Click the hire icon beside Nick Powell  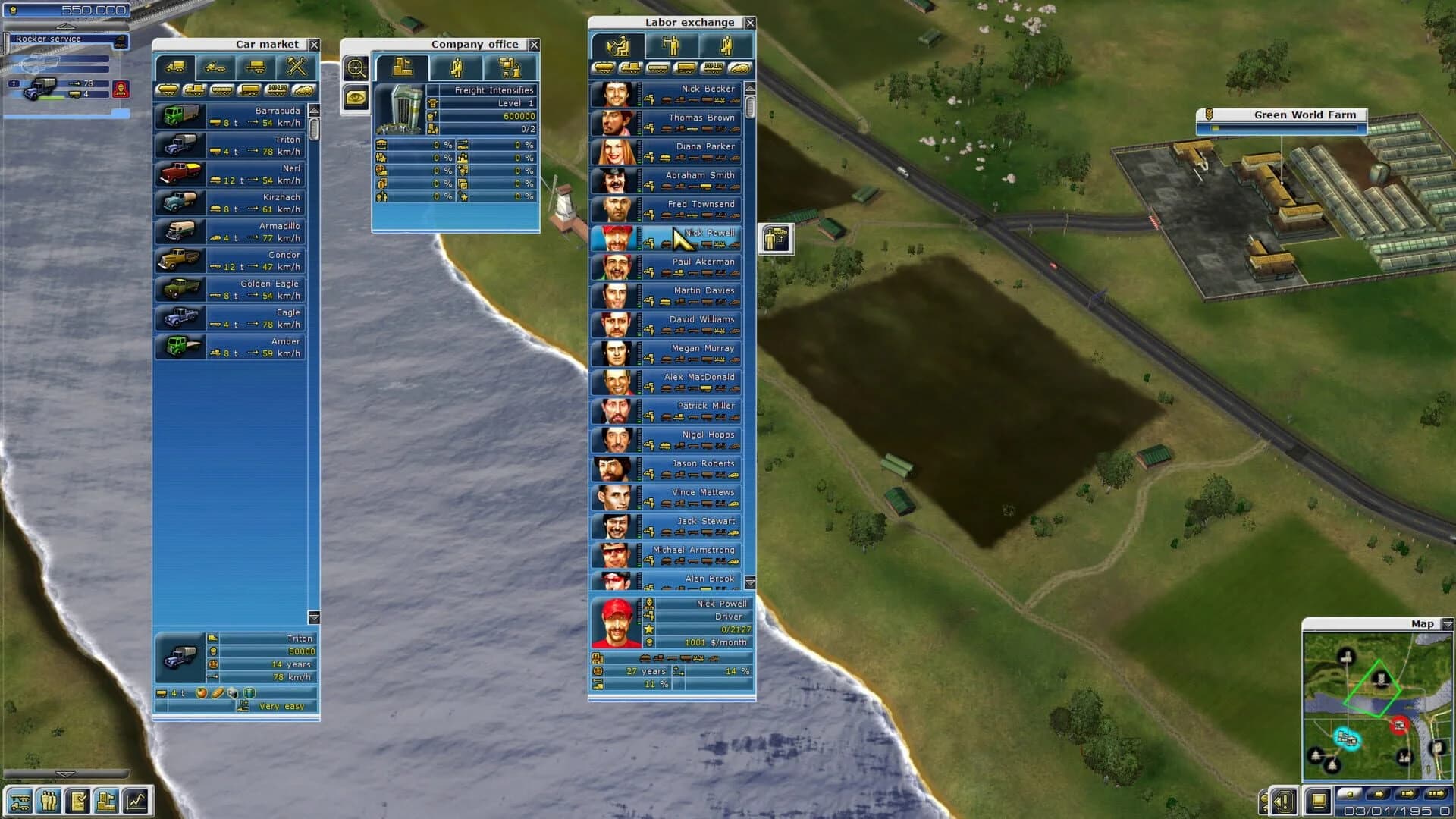777,239
